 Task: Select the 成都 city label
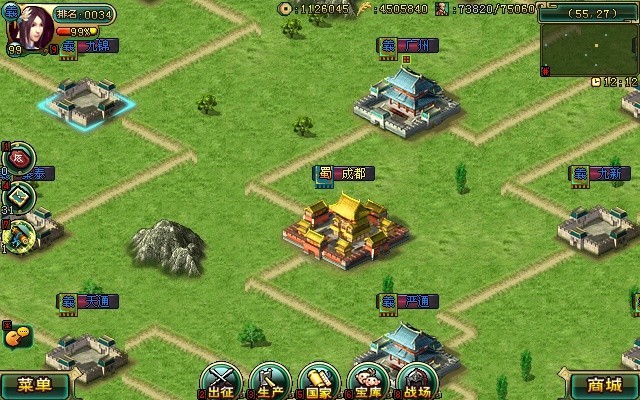click(x=346, y=173)
